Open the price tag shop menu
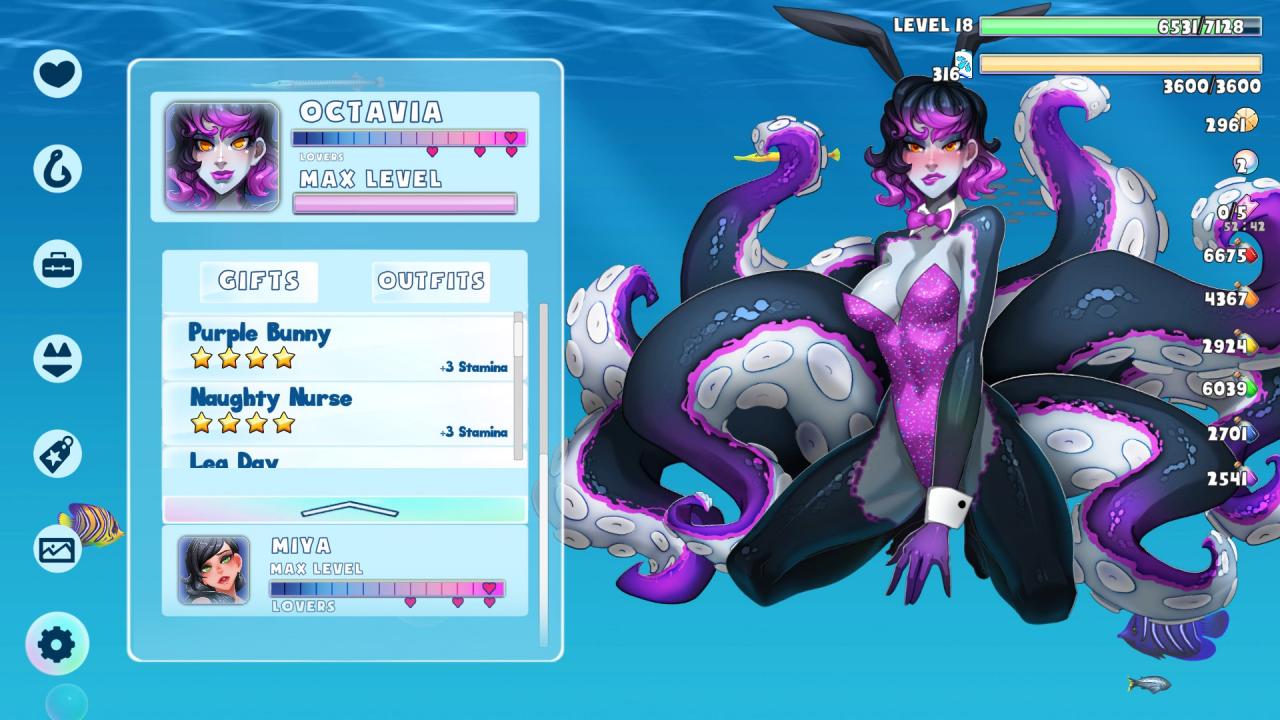This screenshot has width=1280, height=720. tap(58, 454)
